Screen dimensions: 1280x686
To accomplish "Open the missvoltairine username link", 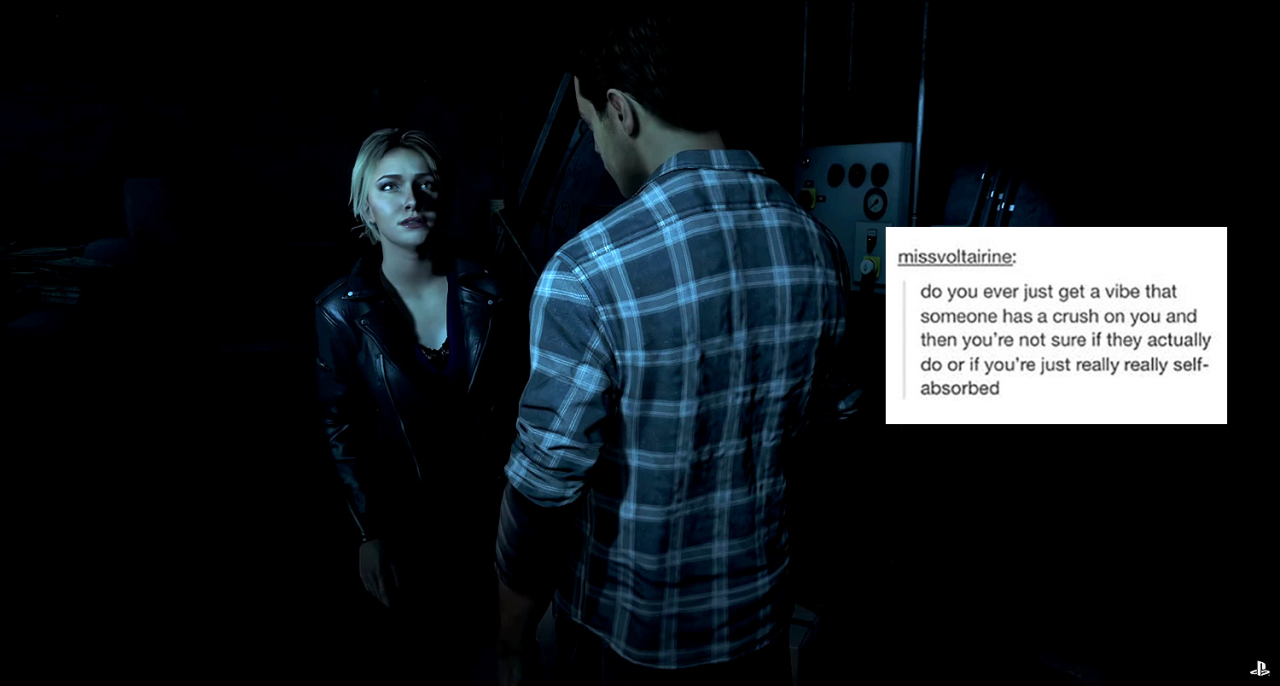I will 954,257.
